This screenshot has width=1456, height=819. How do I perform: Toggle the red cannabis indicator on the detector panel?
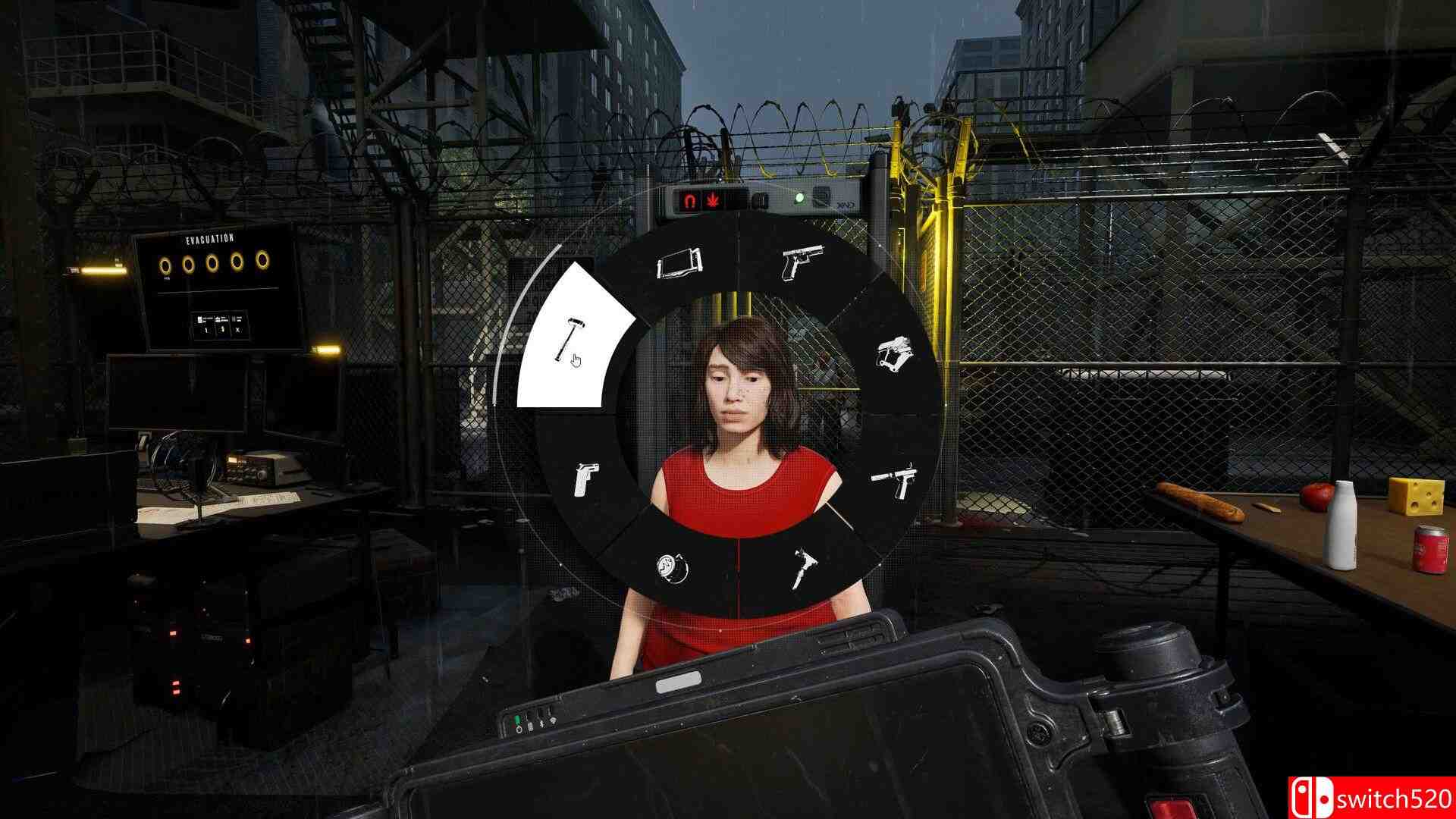pos(713,200)
